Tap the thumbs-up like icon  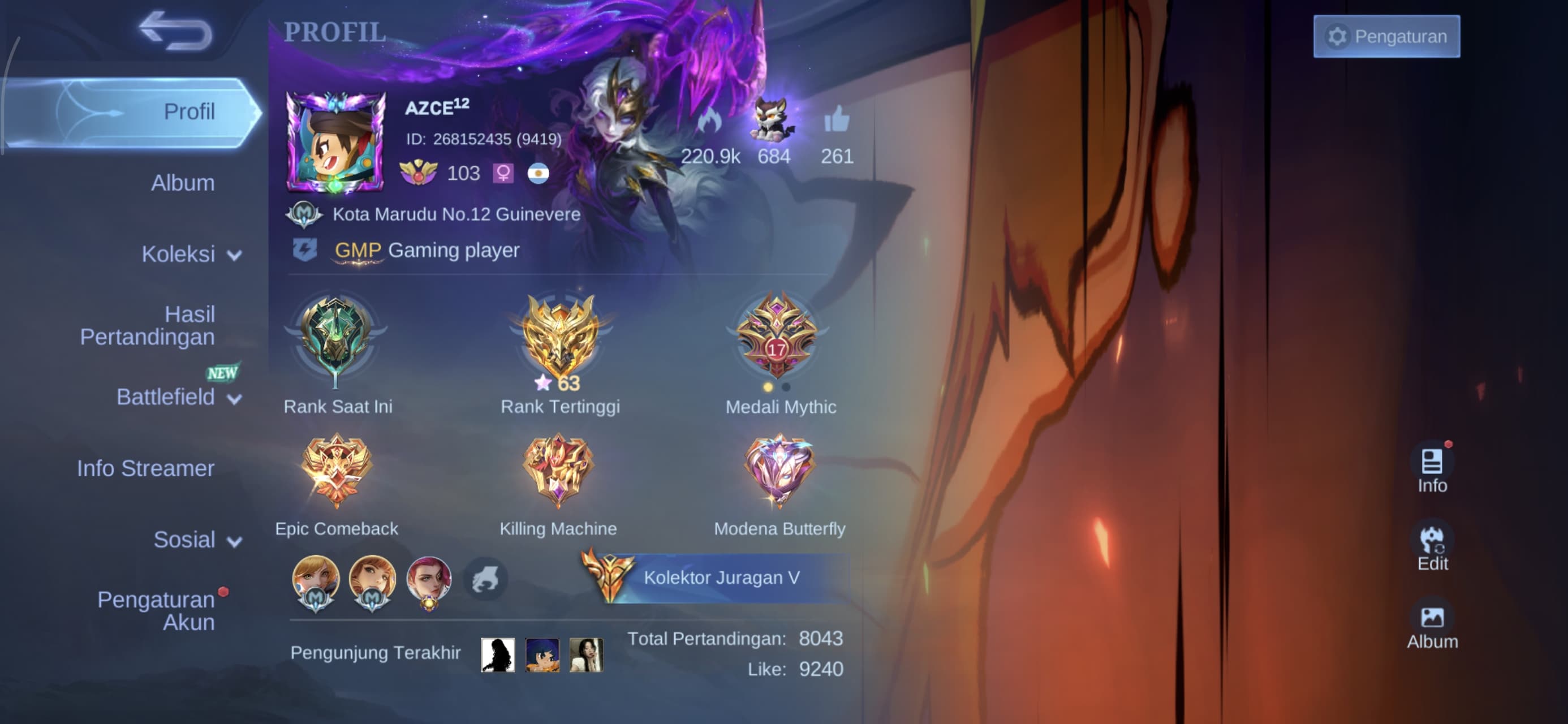(837, 120)
